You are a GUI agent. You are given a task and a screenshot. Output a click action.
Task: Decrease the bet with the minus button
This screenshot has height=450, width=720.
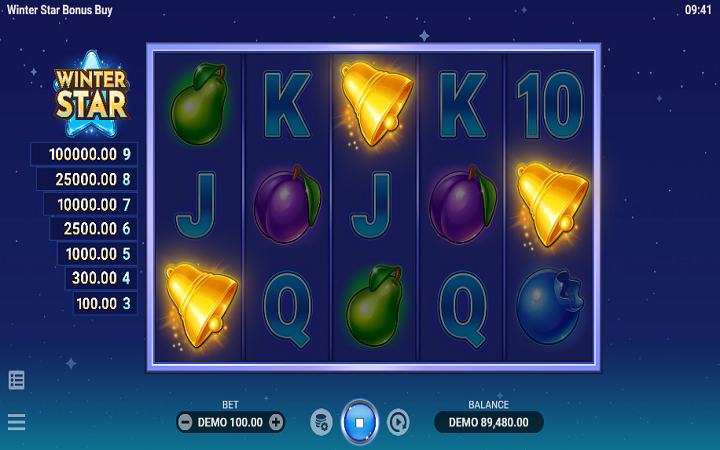[x=185, y=422]
